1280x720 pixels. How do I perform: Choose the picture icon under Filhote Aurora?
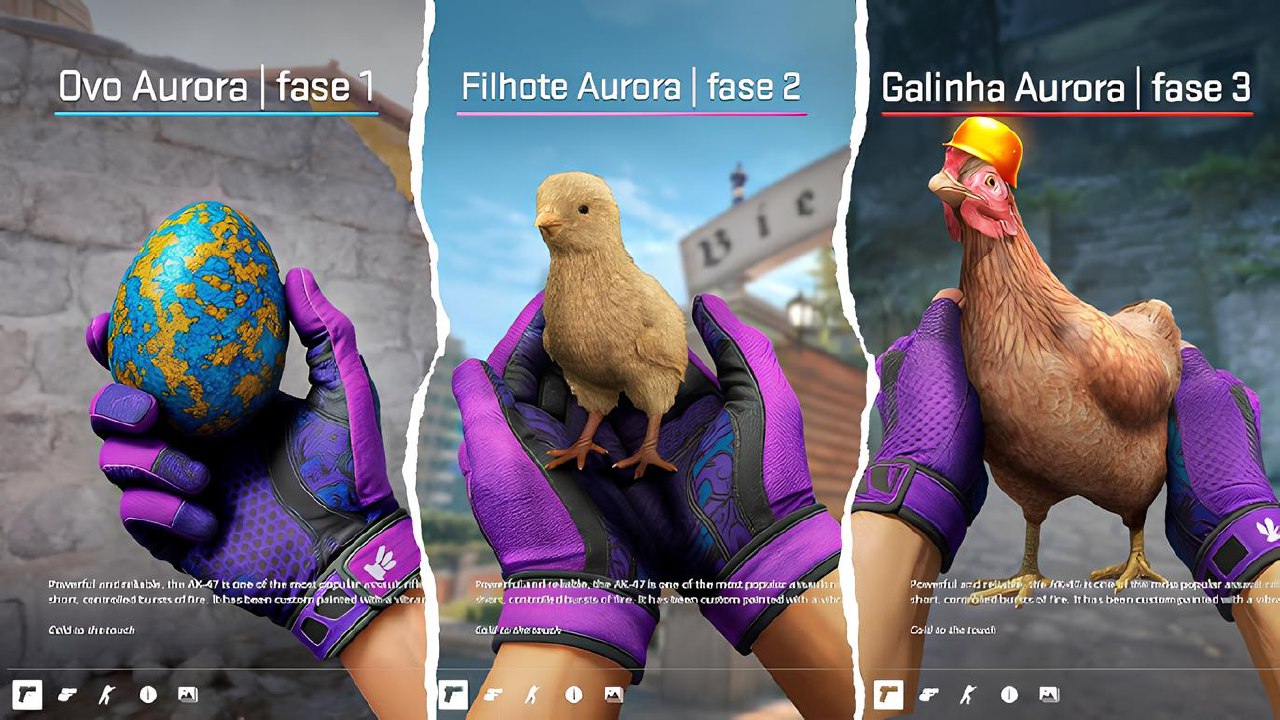613,694
